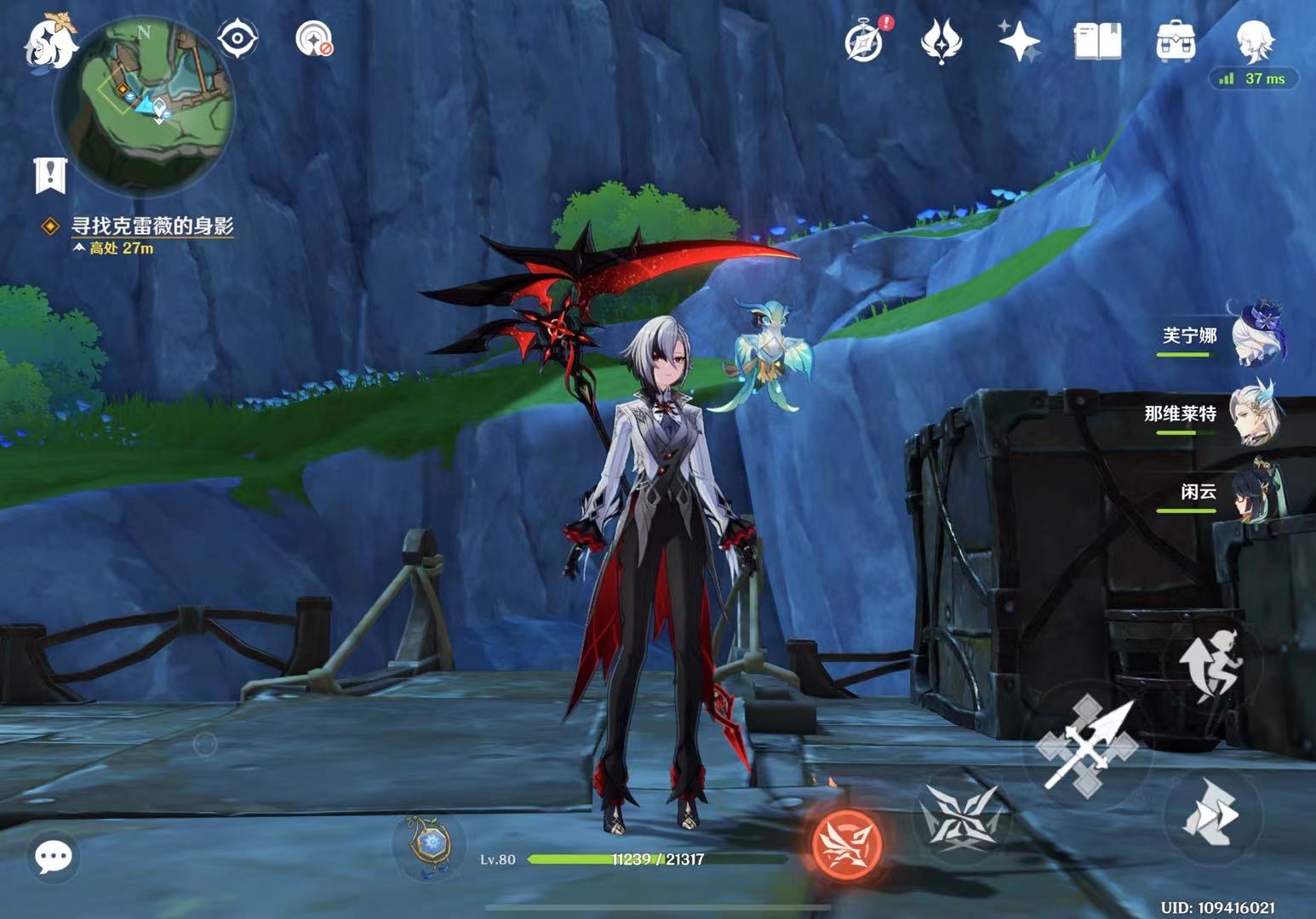Tap the jump button
This screenshot has height=919, width=1316.
[1210, 665]
